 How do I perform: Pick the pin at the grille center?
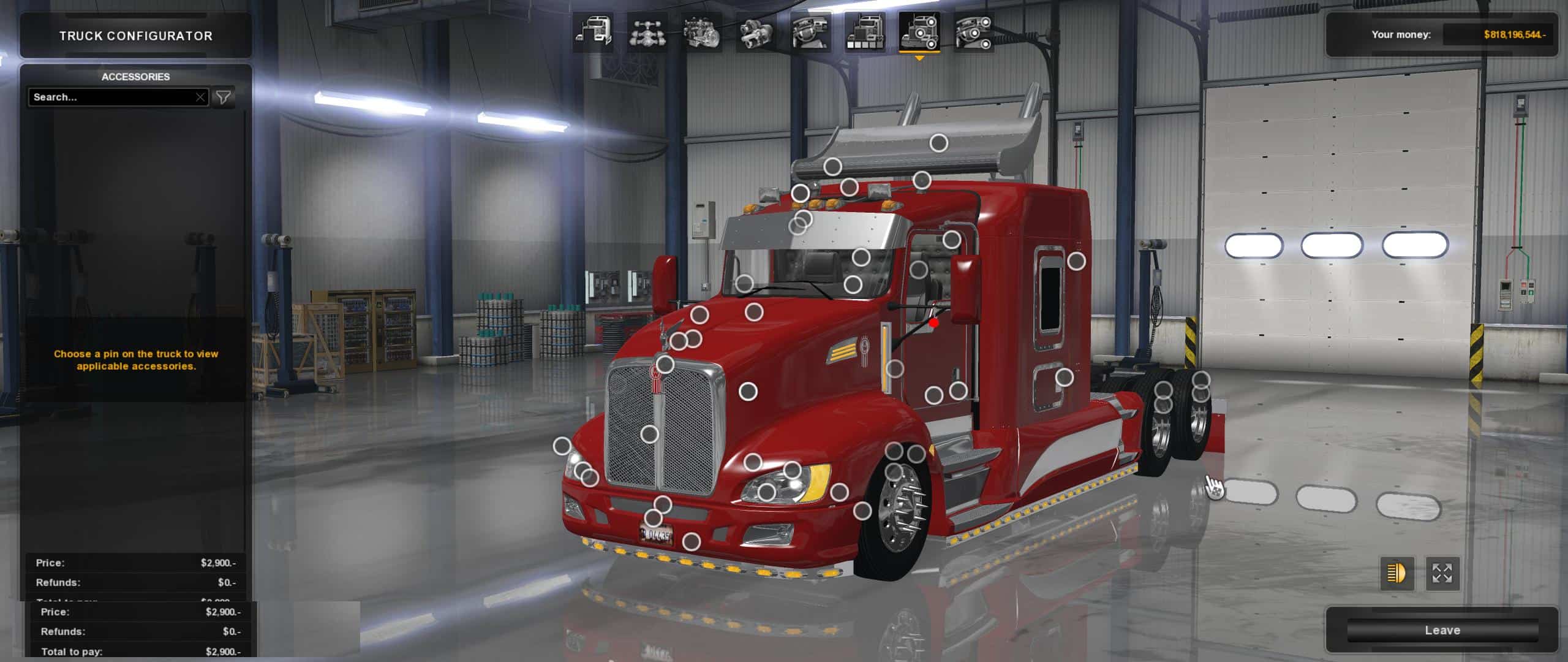[x=649, y=435]
